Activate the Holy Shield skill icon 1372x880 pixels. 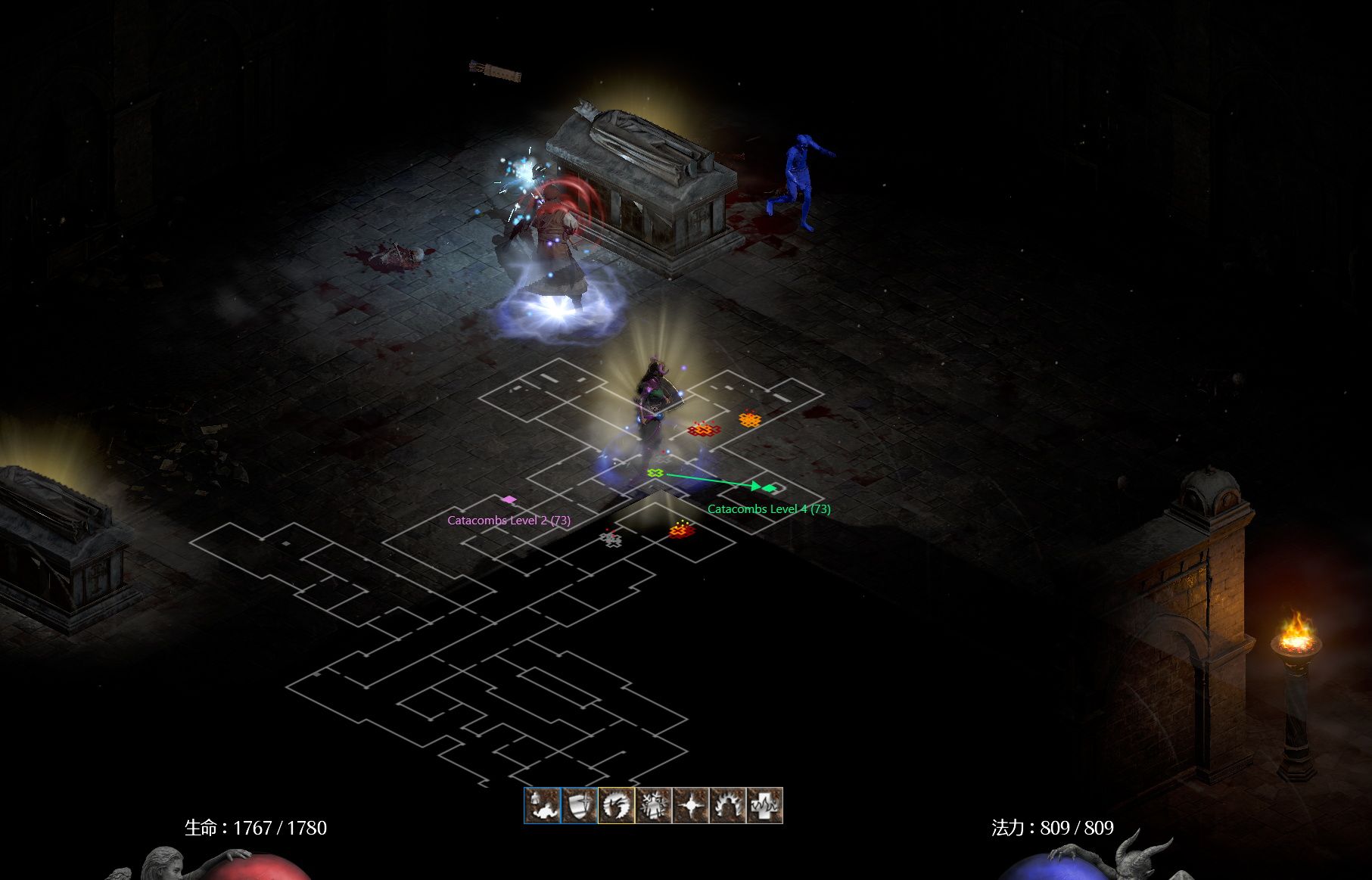click(580, 805)
